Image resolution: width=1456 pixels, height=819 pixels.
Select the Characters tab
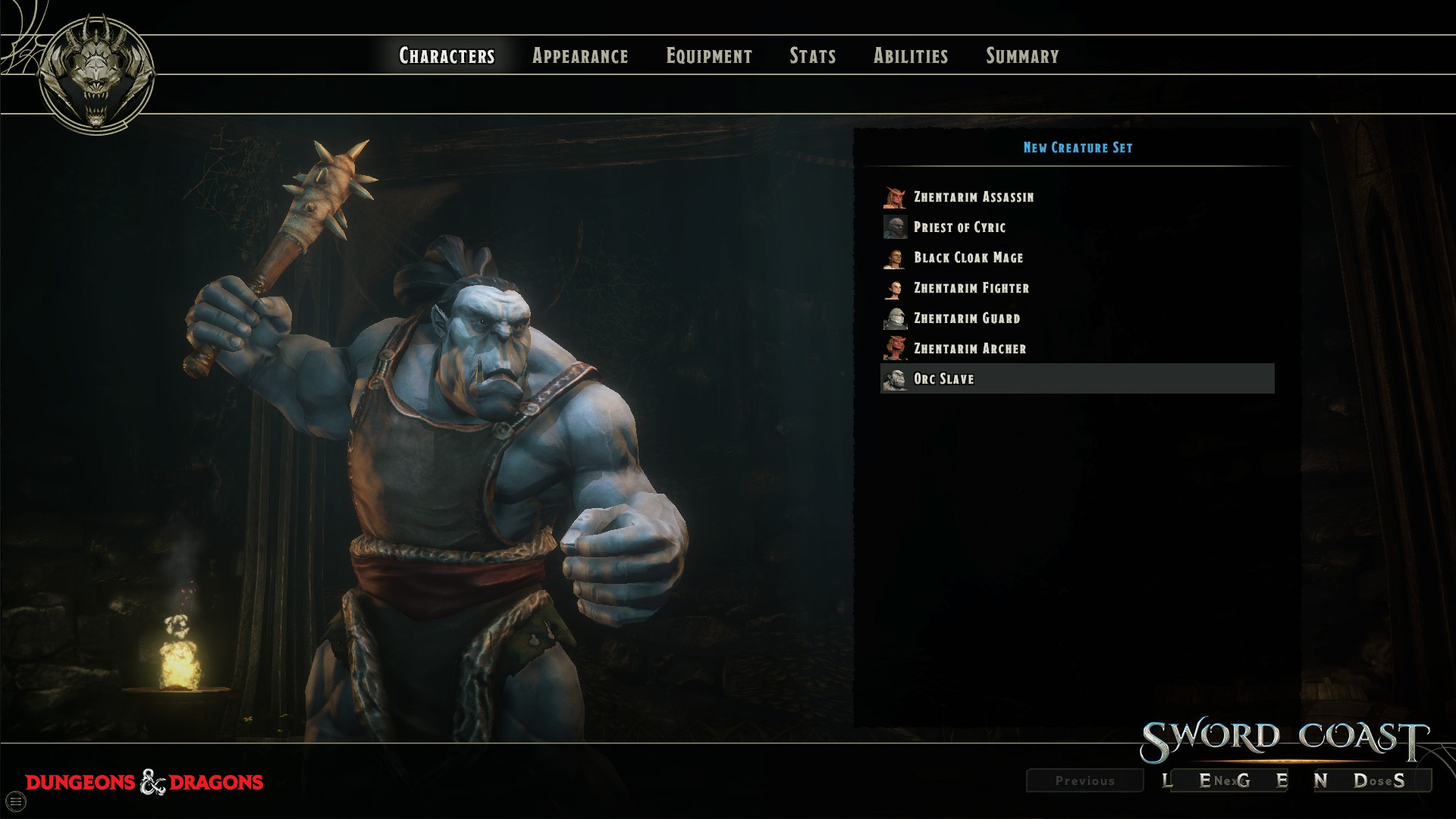point(447,56)
